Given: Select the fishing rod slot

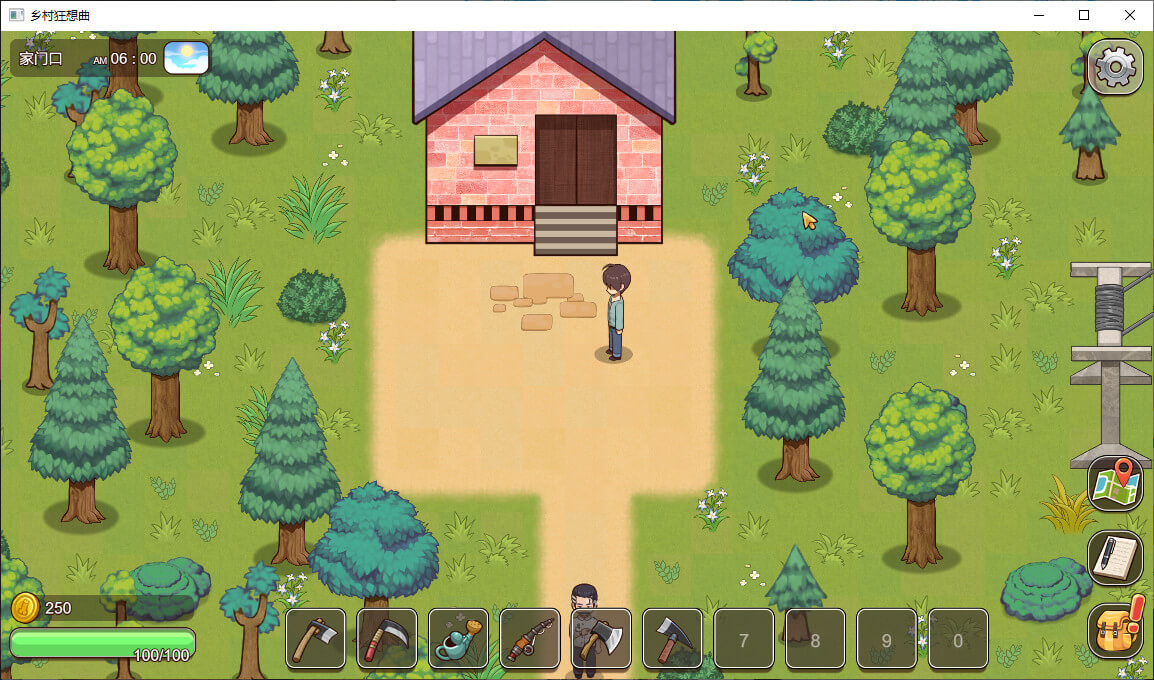Looking at the screenshot, I should tap(530, 638).
